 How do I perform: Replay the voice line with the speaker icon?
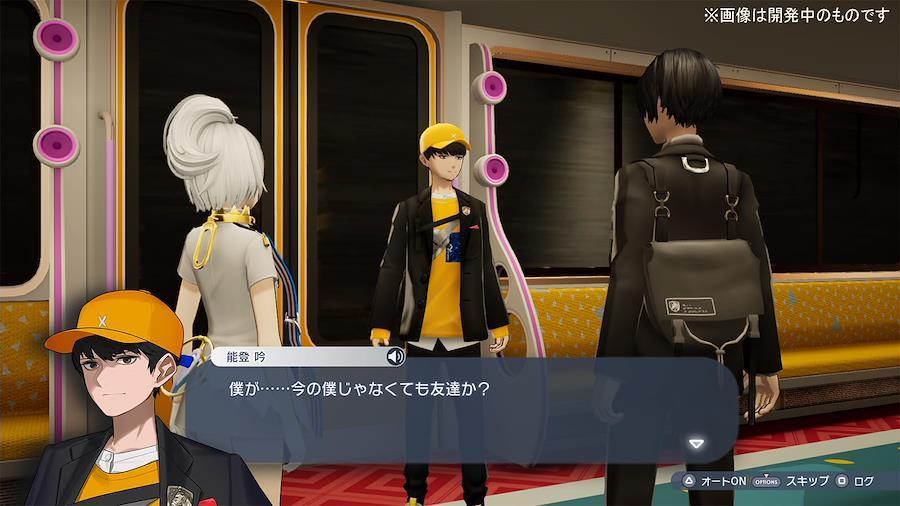(395, 356)
